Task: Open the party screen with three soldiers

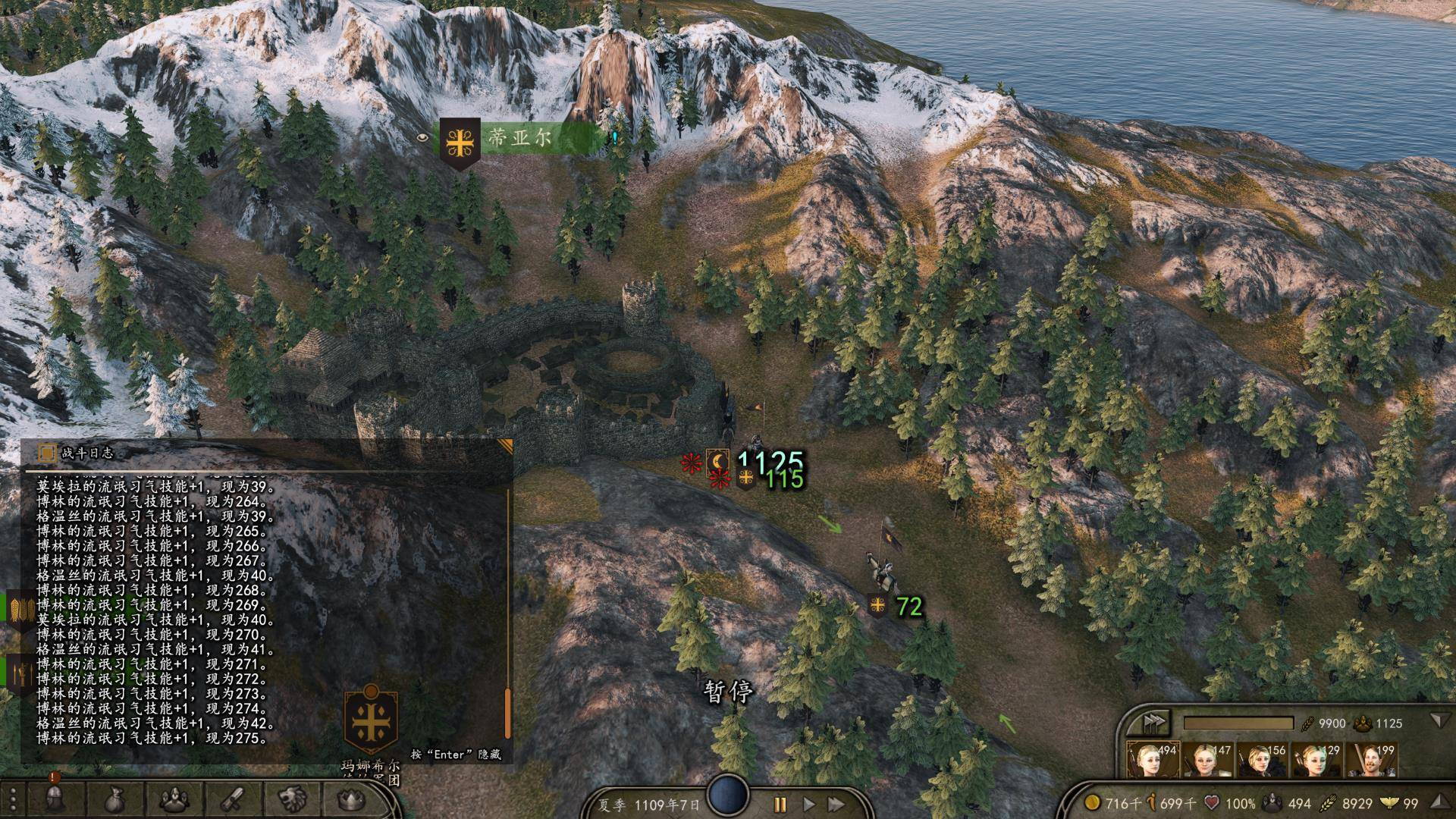Action: [173, 798]
